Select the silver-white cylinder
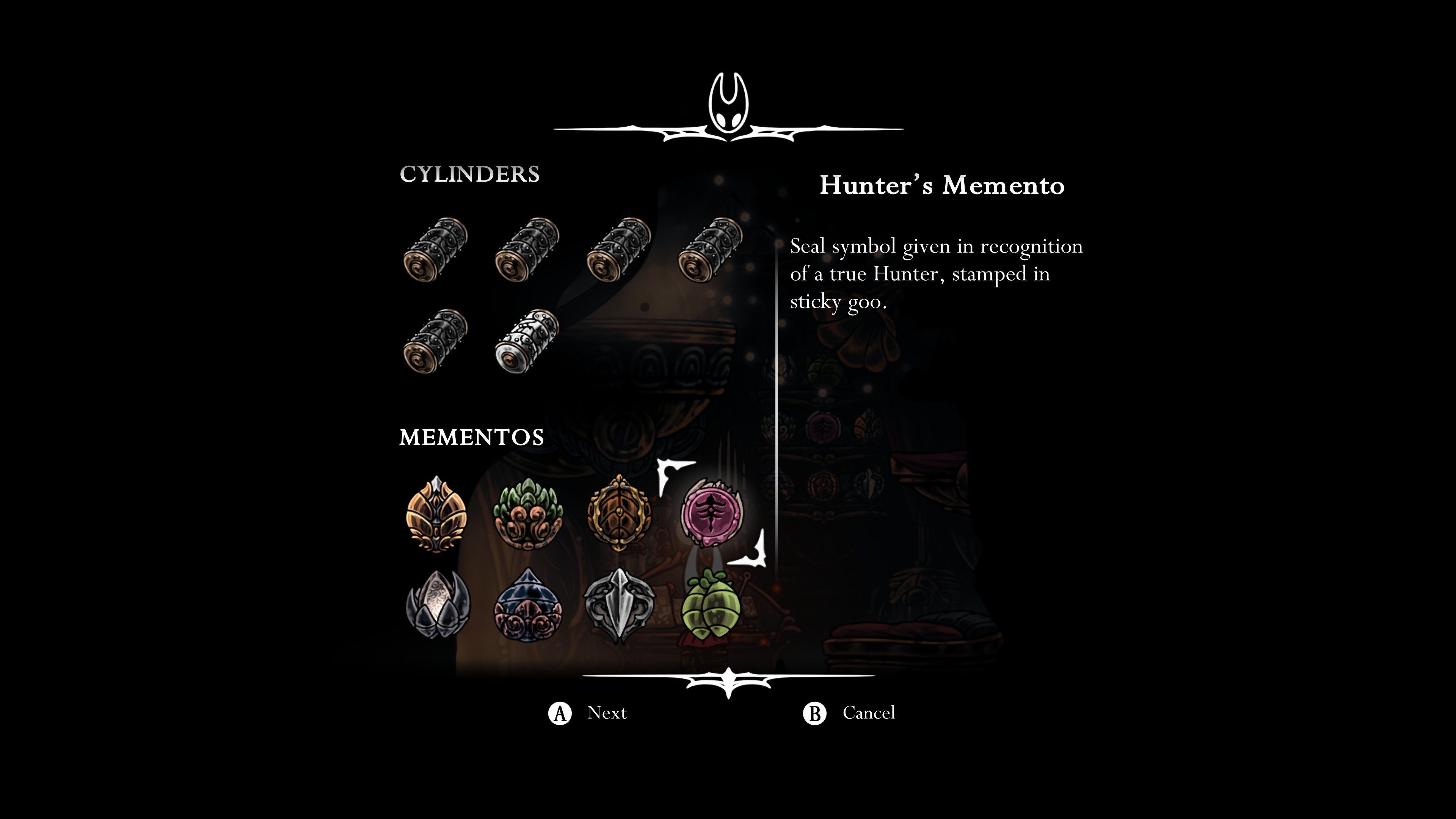The height and width of the screenshot is (819, 1456). click(x=527, y=341)
